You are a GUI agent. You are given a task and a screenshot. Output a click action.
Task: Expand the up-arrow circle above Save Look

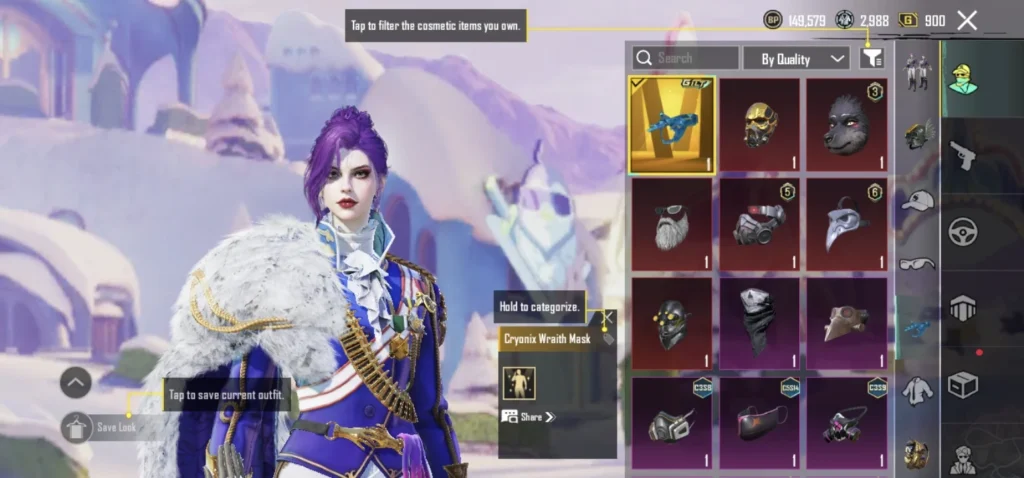point(76,382)
